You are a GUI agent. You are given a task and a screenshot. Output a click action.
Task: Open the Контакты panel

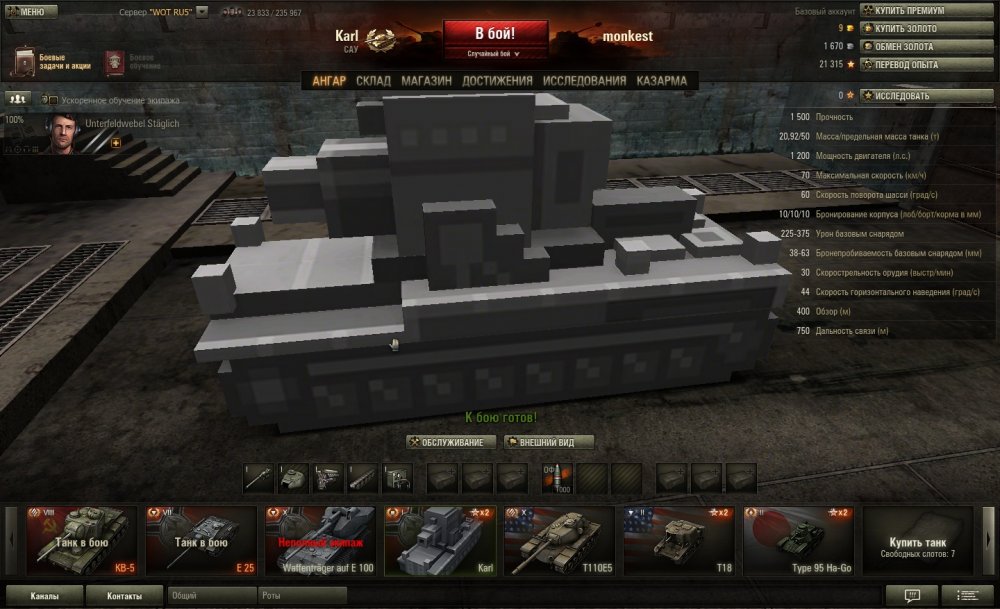pyautogui.click(x=123, y=596)
